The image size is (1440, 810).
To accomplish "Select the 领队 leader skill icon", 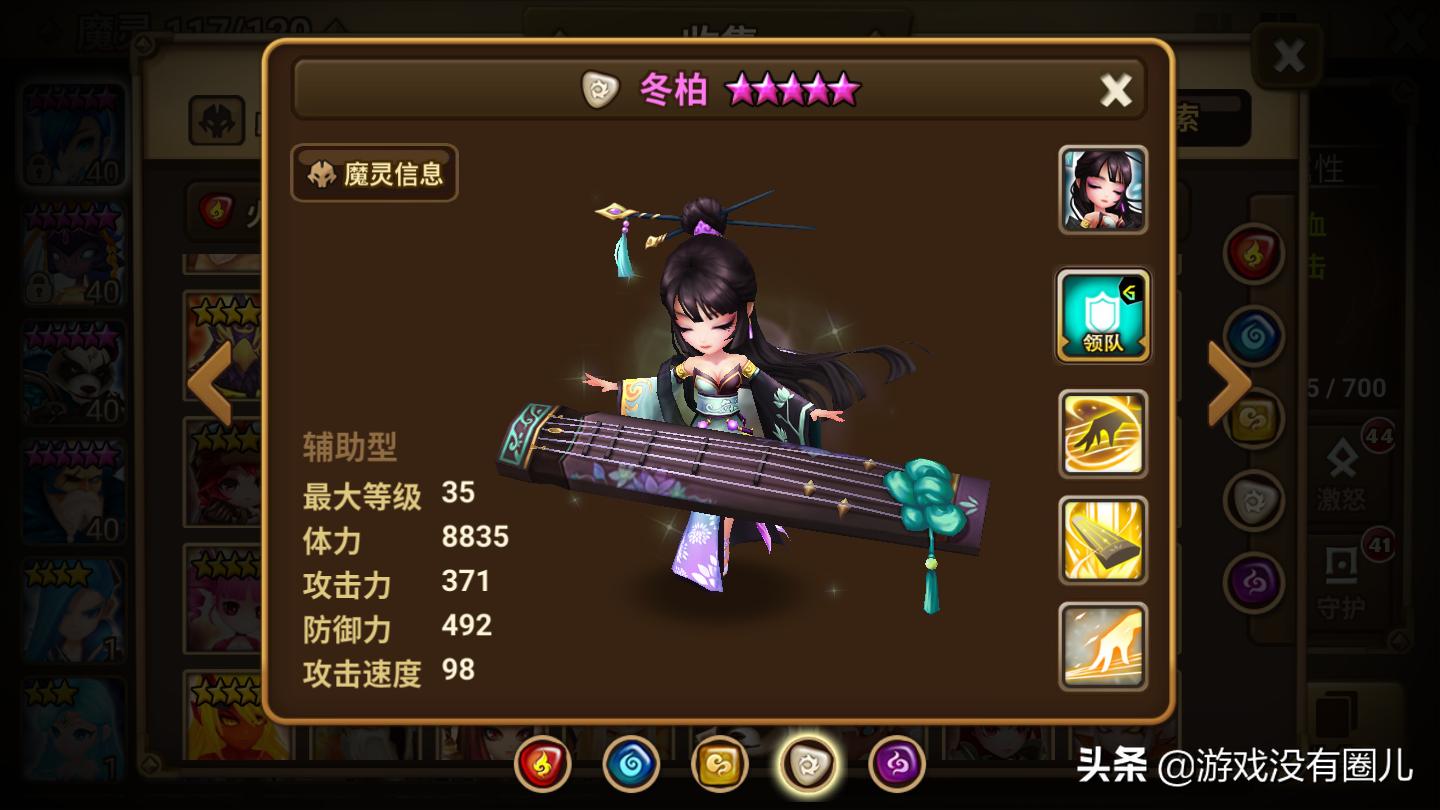I will tap(1102, 315).
